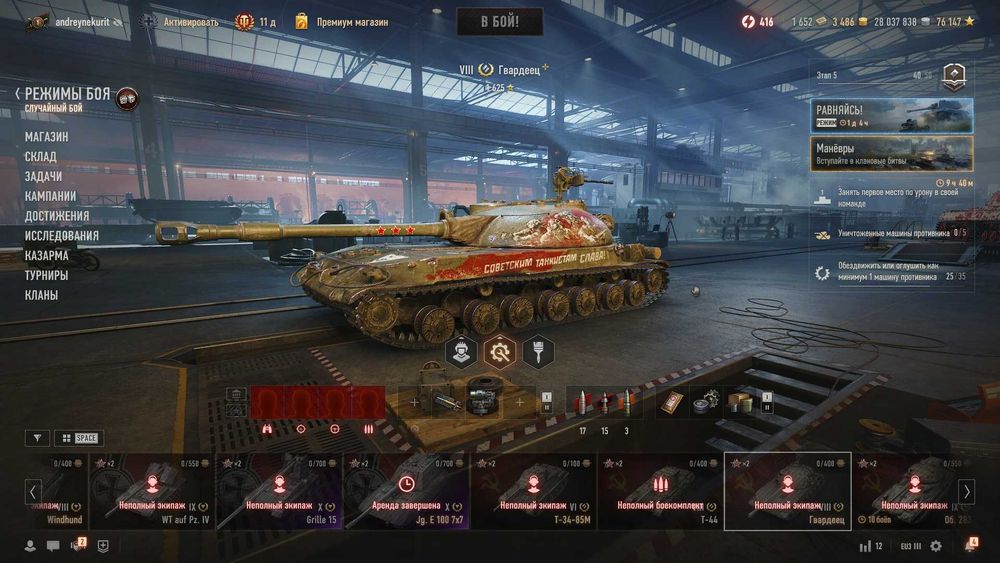This screenshot has width=1000, height=563.
Task: Click Активировать in the top bar
Action: click(x=182, y=22)
